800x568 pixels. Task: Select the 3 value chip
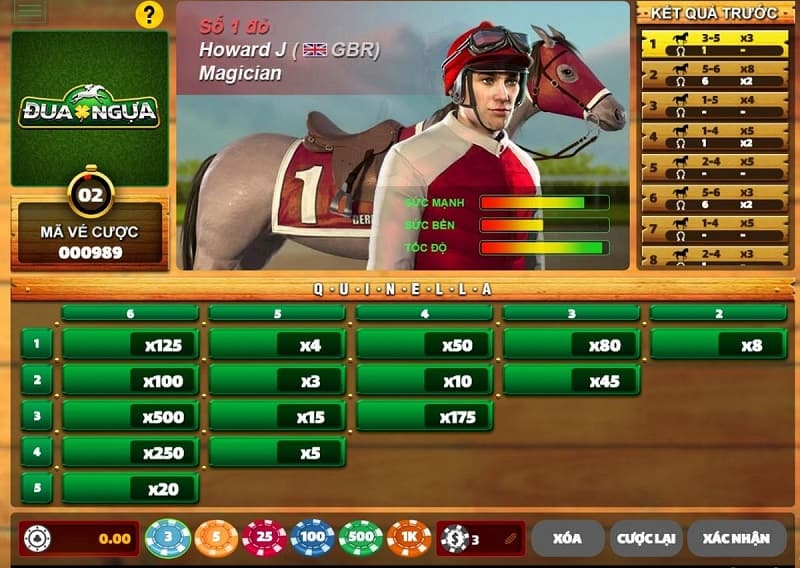[168, 538]
